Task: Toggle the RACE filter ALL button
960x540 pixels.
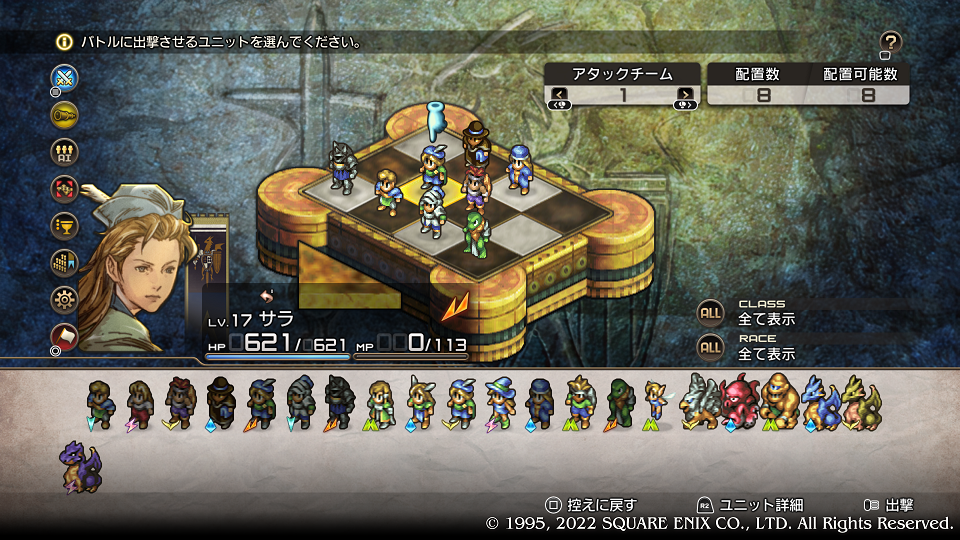Action: (710, 347)
